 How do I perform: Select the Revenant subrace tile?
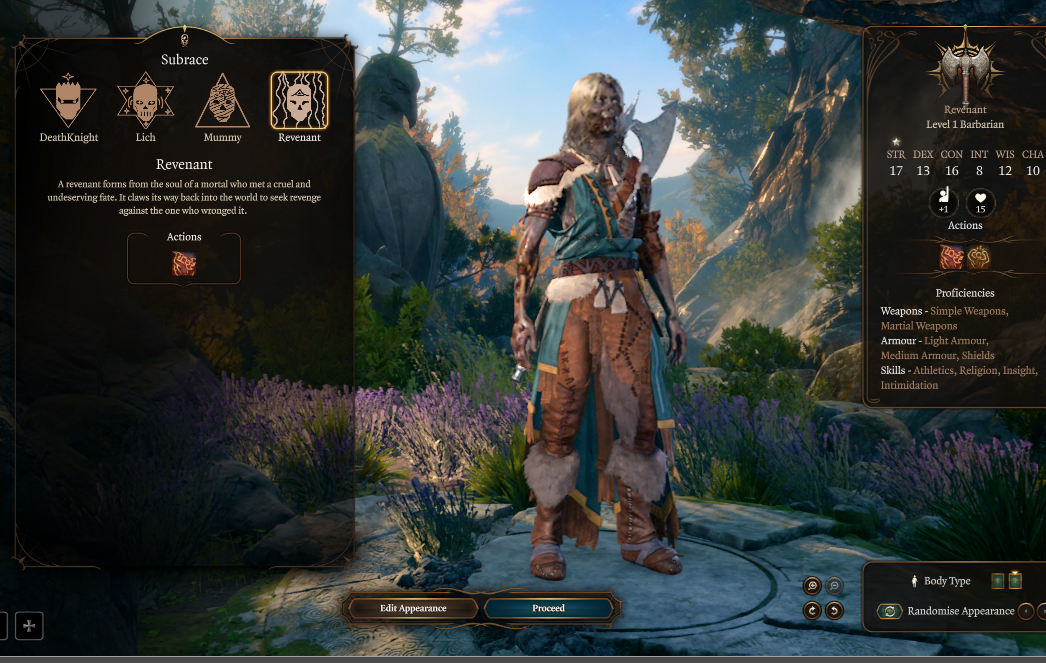tap(299, 101)
